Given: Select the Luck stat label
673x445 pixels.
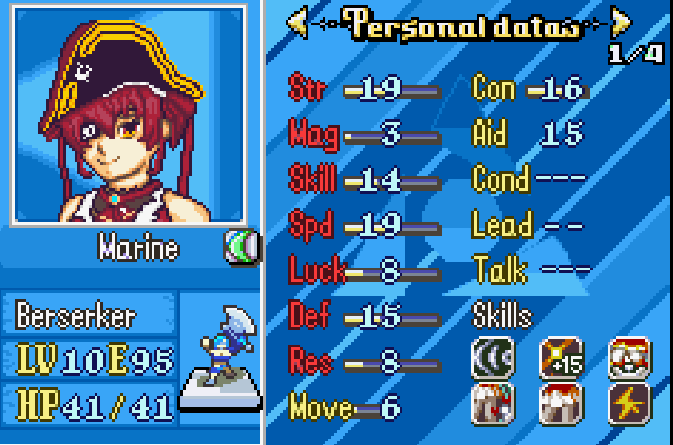Looking at the screenshot, I should [316, 271].
